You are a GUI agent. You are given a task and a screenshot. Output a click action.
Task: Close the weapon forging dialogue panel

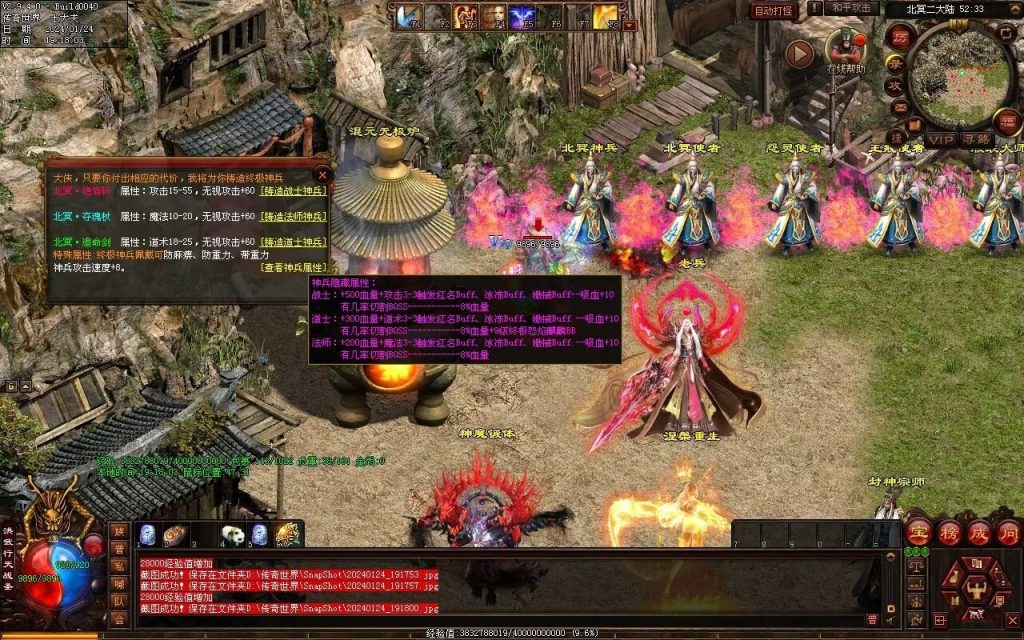[321, 173]
